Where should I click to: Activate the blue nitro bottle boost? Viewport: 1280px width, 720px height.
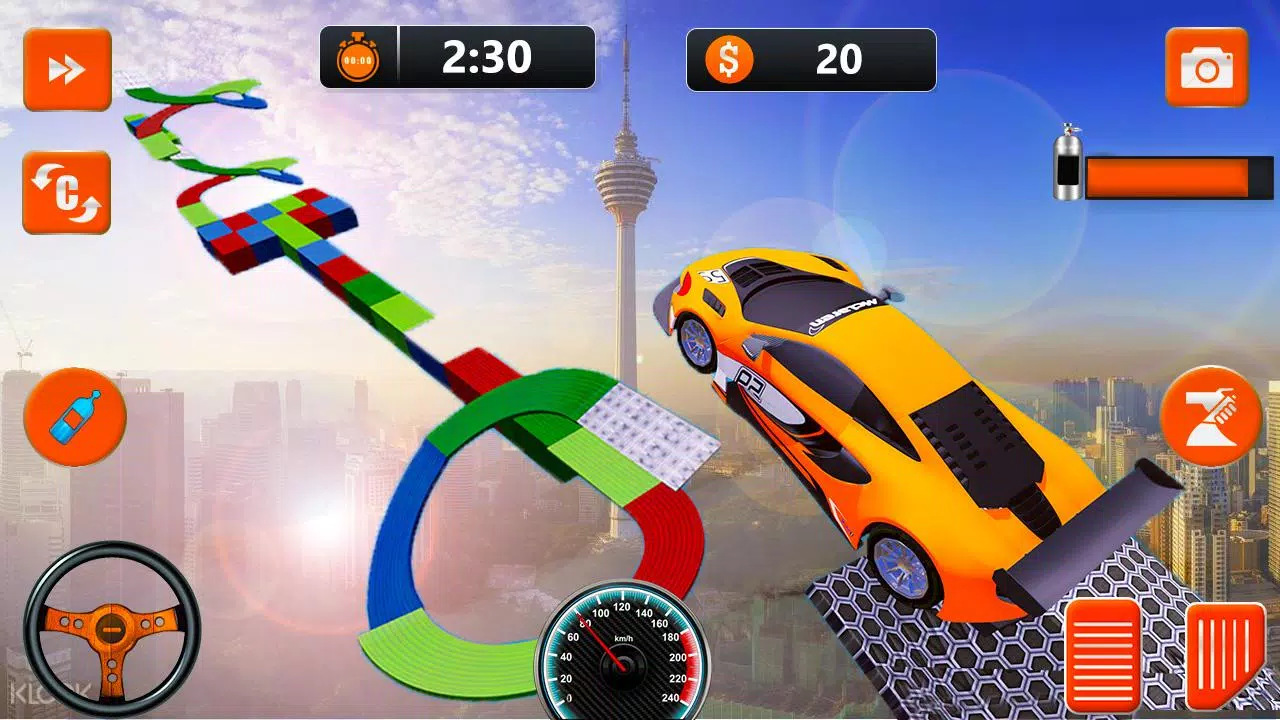coord(75,416)
